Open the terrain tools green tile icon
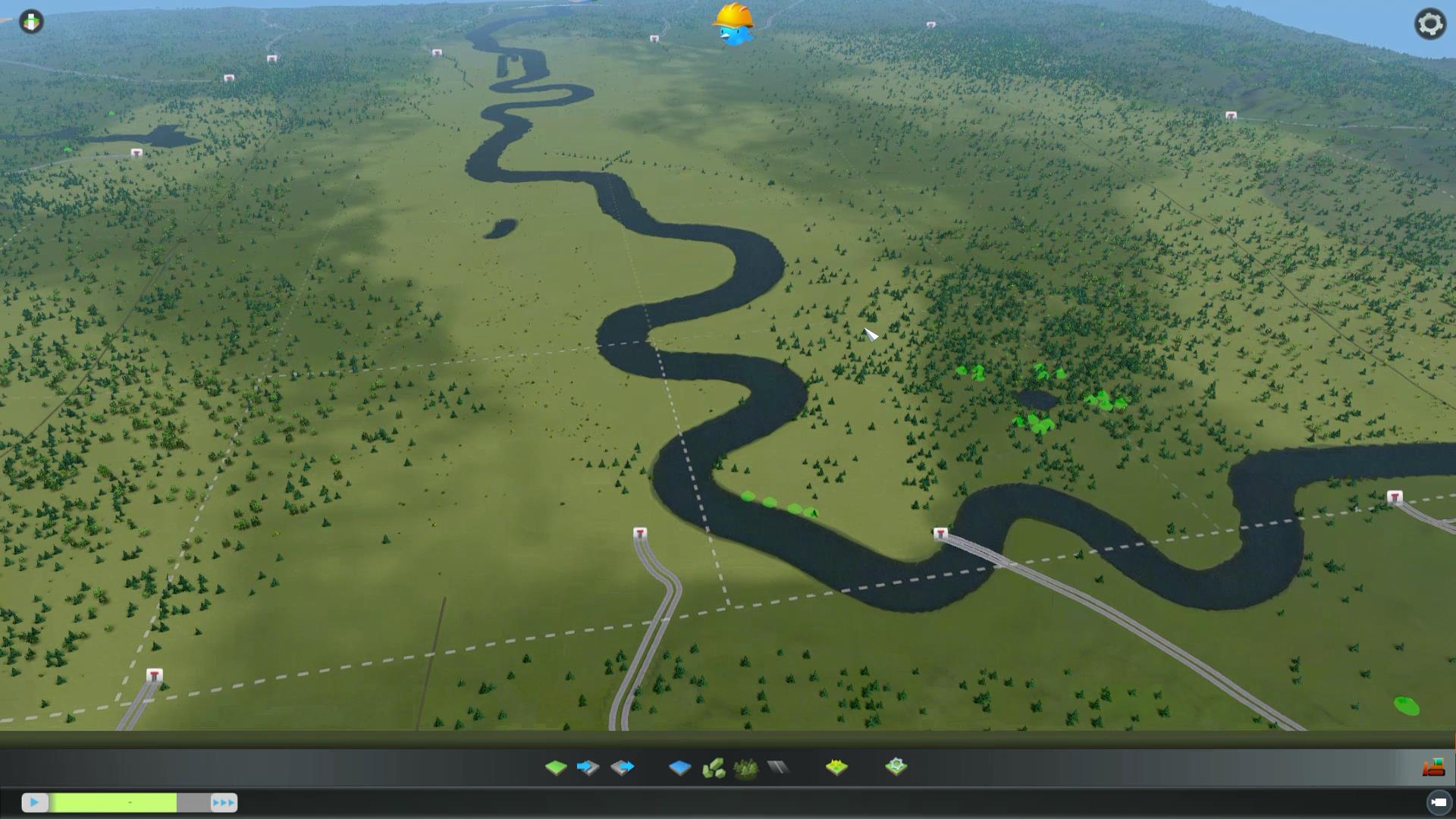This screenshot has height=819, width=1456. tap(556, 767)
